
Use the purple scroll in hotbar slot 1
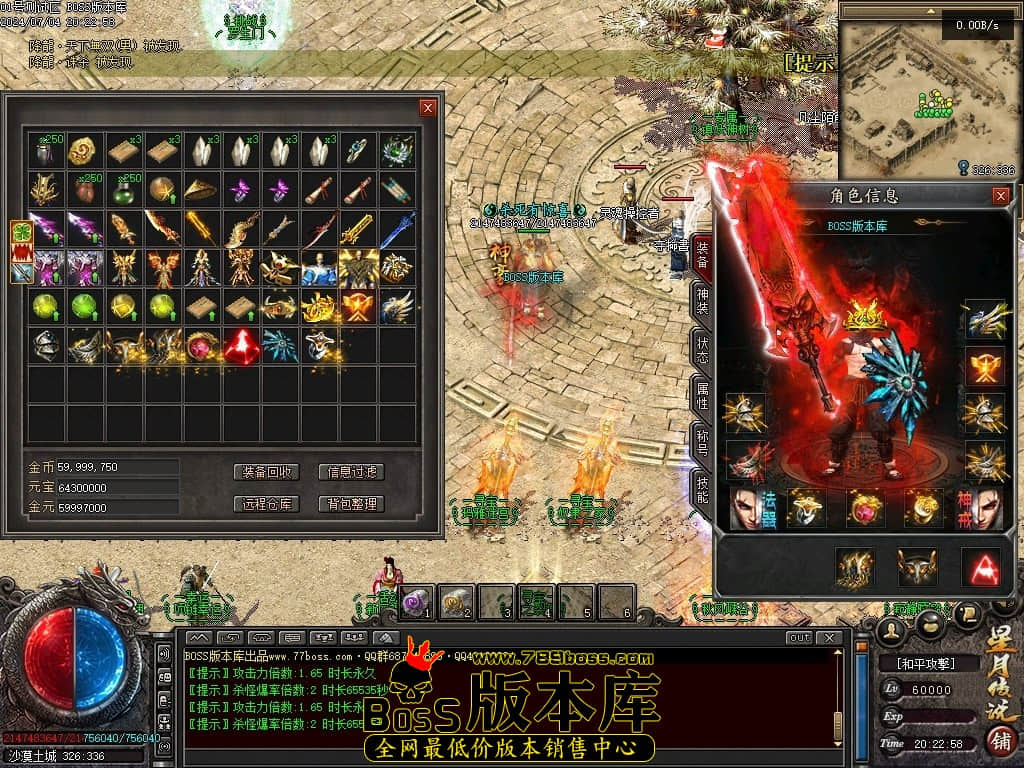(x=416, y=602)
